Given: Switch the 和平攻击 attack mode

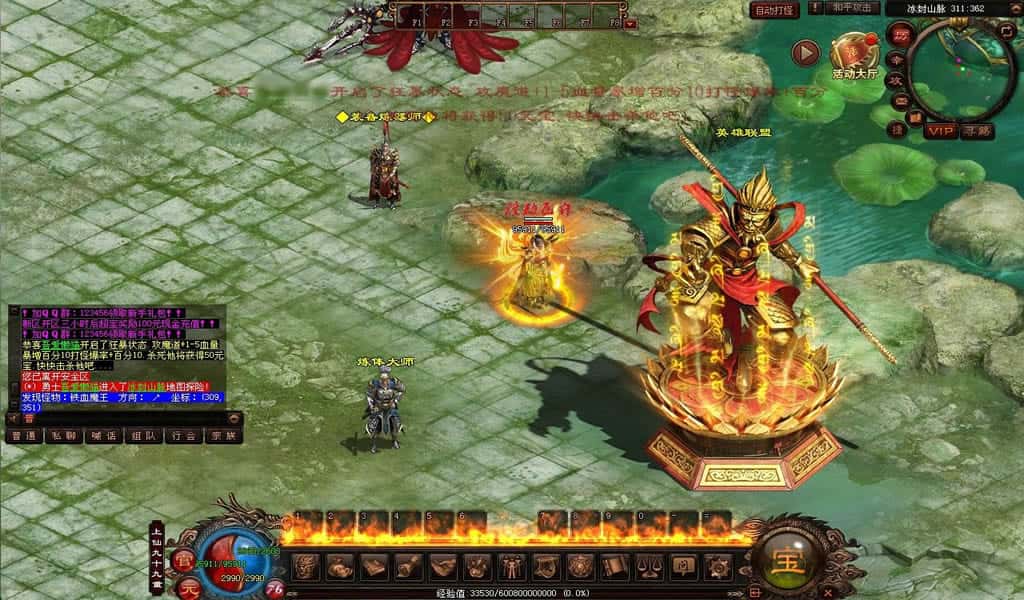Looking at the screenshot, I should tap(853, 8).
